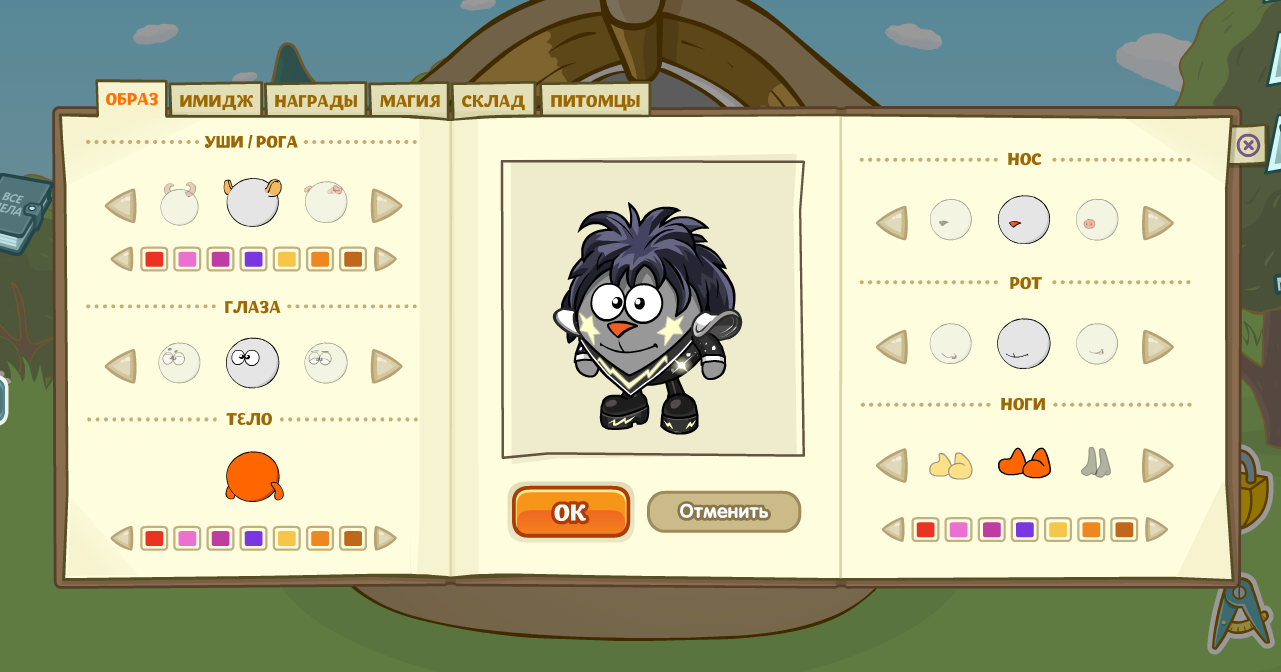Select the gray legs thumbnail
The height and width of the screenshot is (672, 1281).
click(1096, 463)
